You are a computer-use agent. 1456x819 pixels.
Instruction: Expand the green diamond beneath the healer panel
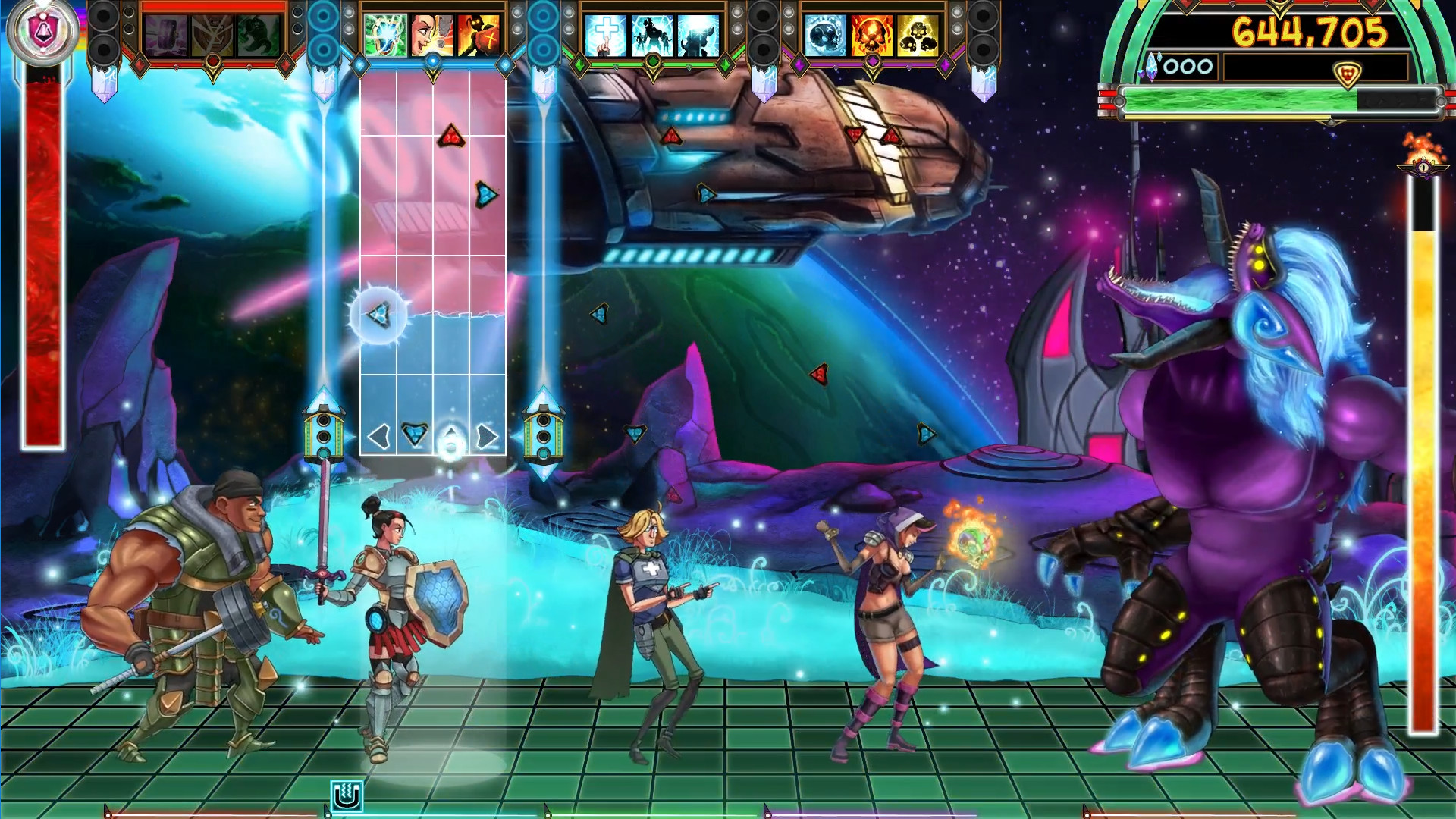(x=653, y=61)
